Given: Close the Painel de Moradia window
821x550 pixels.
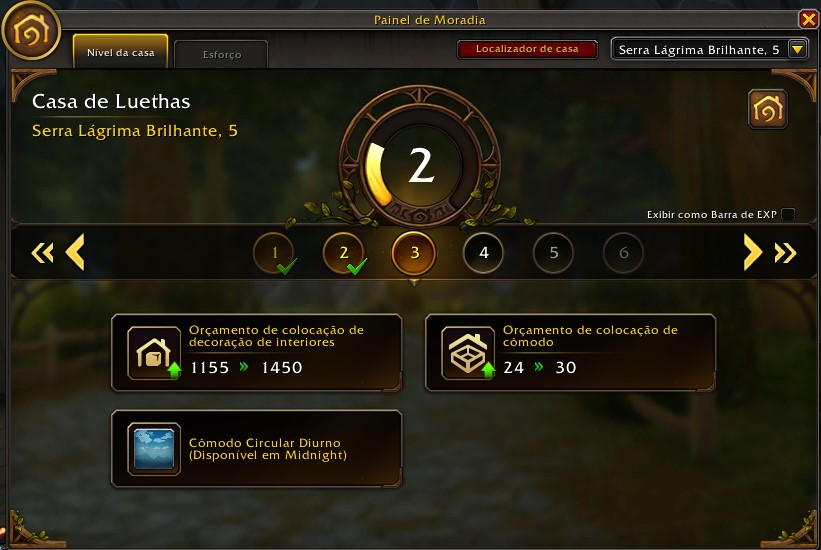Looking at the screenshot, I should pos(808,19).
